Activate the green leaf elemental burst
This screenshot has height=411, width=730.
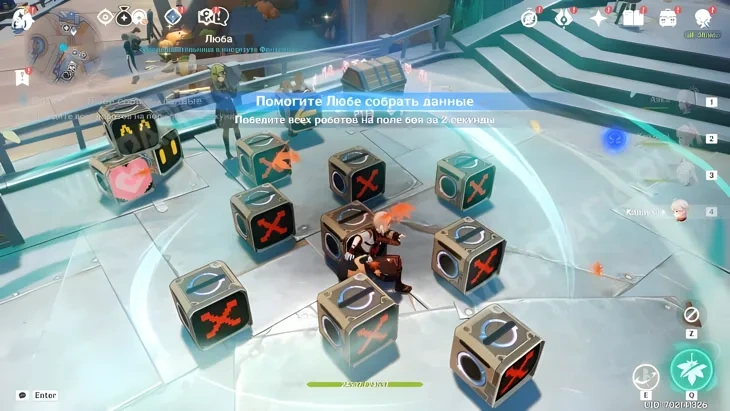coord(690,368)
